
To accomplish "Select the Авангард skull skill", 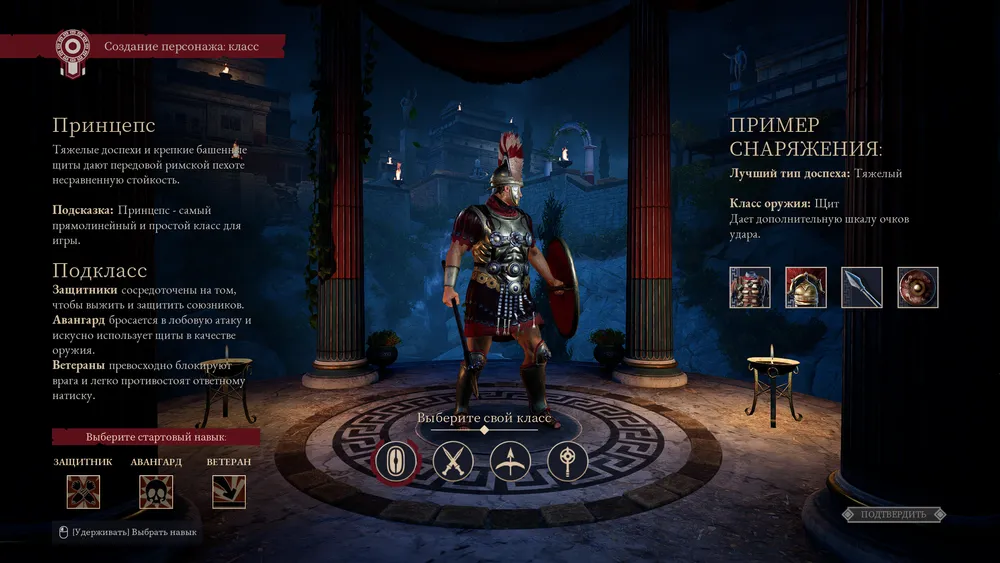I will click(x=156, y=491).
